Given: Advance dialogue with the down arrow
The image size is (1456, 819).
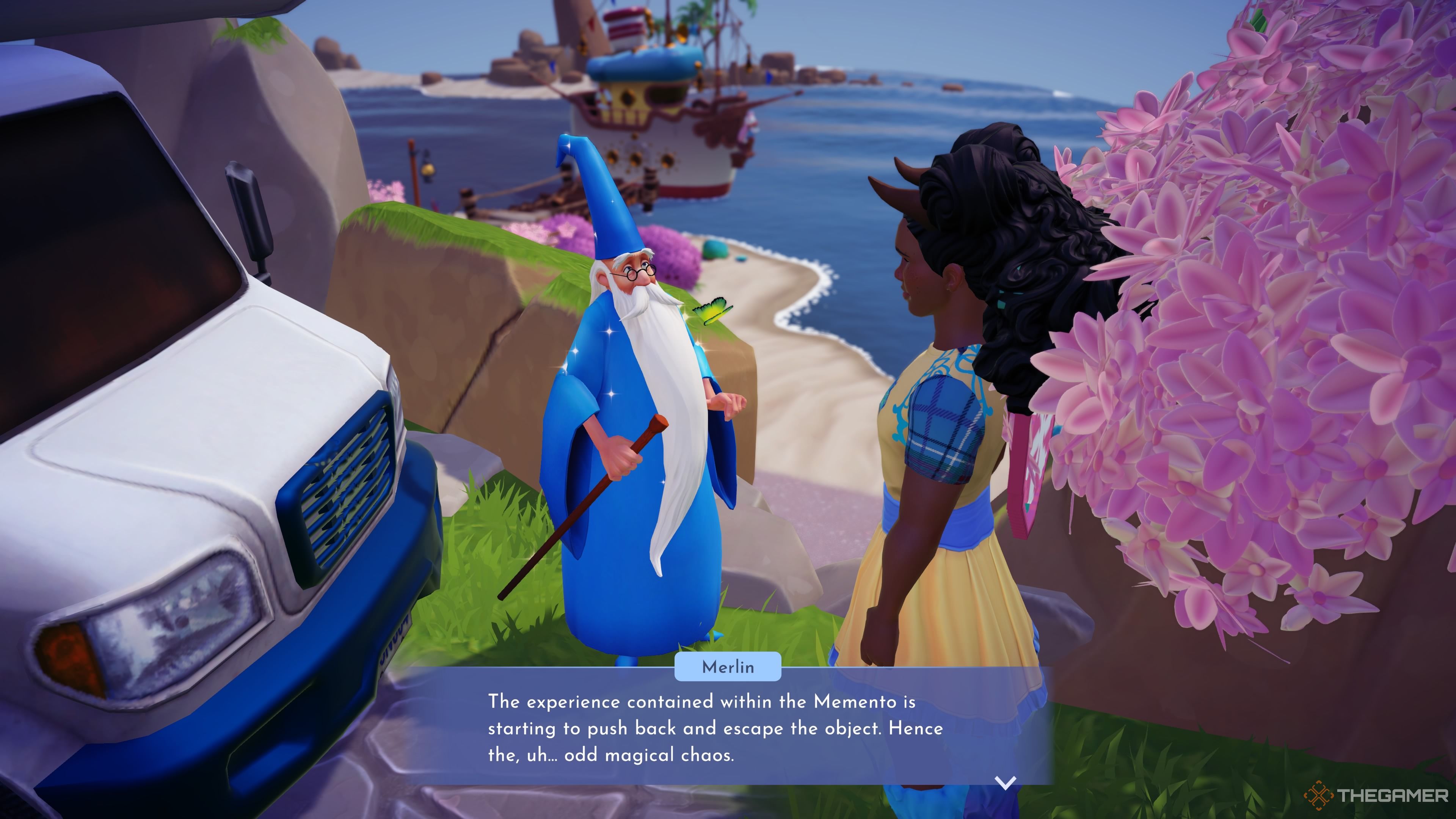Looking at the screenshot, I should tap(1005, 782).
